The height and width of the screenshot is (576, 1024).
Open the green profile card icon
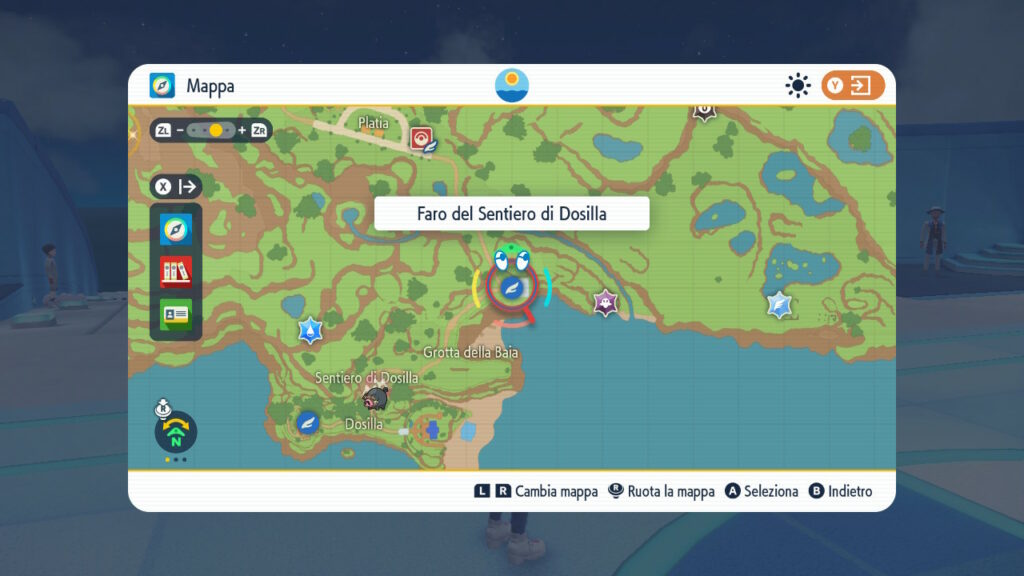176,313
